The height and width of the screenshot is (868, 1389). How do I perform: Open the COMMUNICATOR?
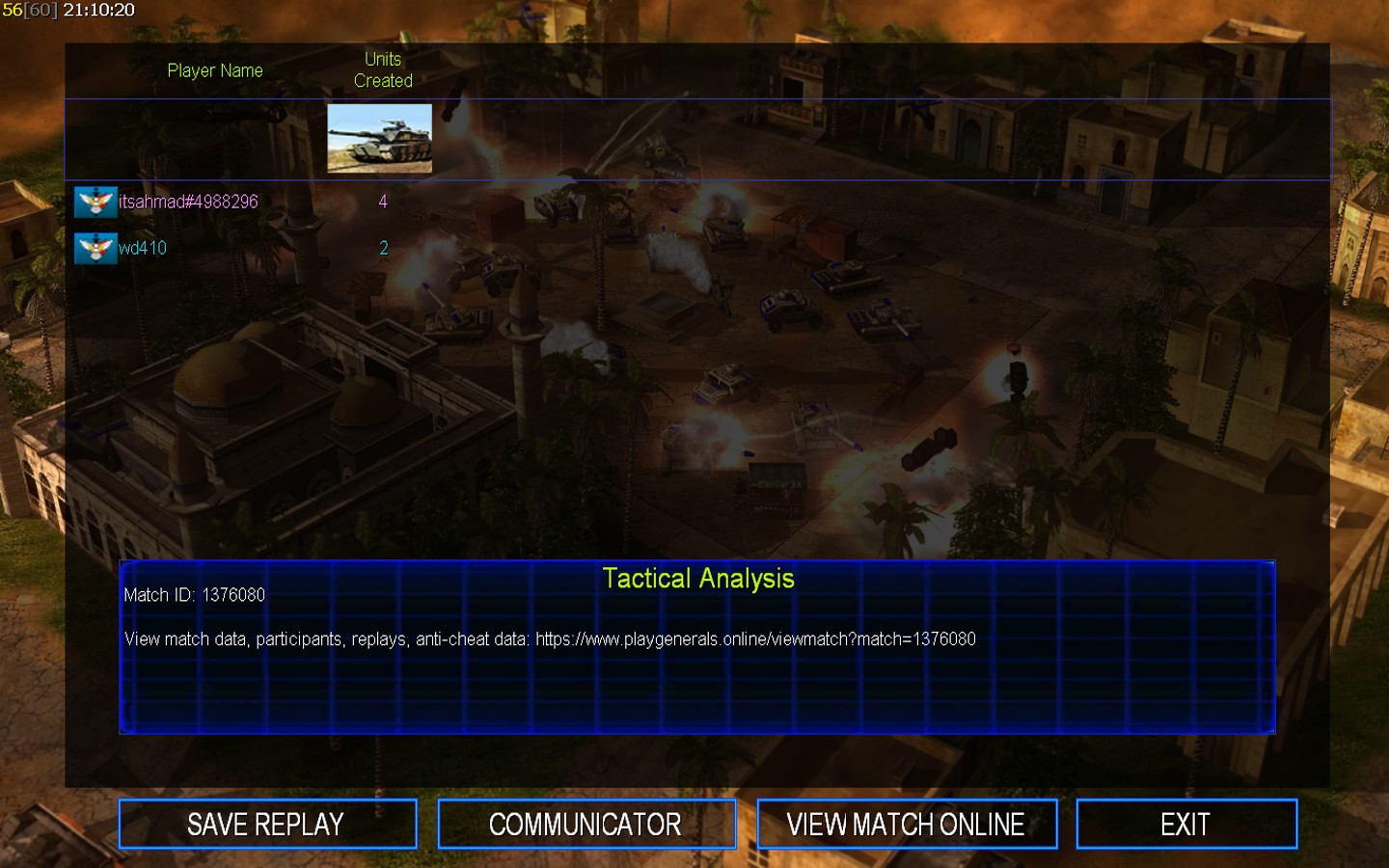(586, 825)
